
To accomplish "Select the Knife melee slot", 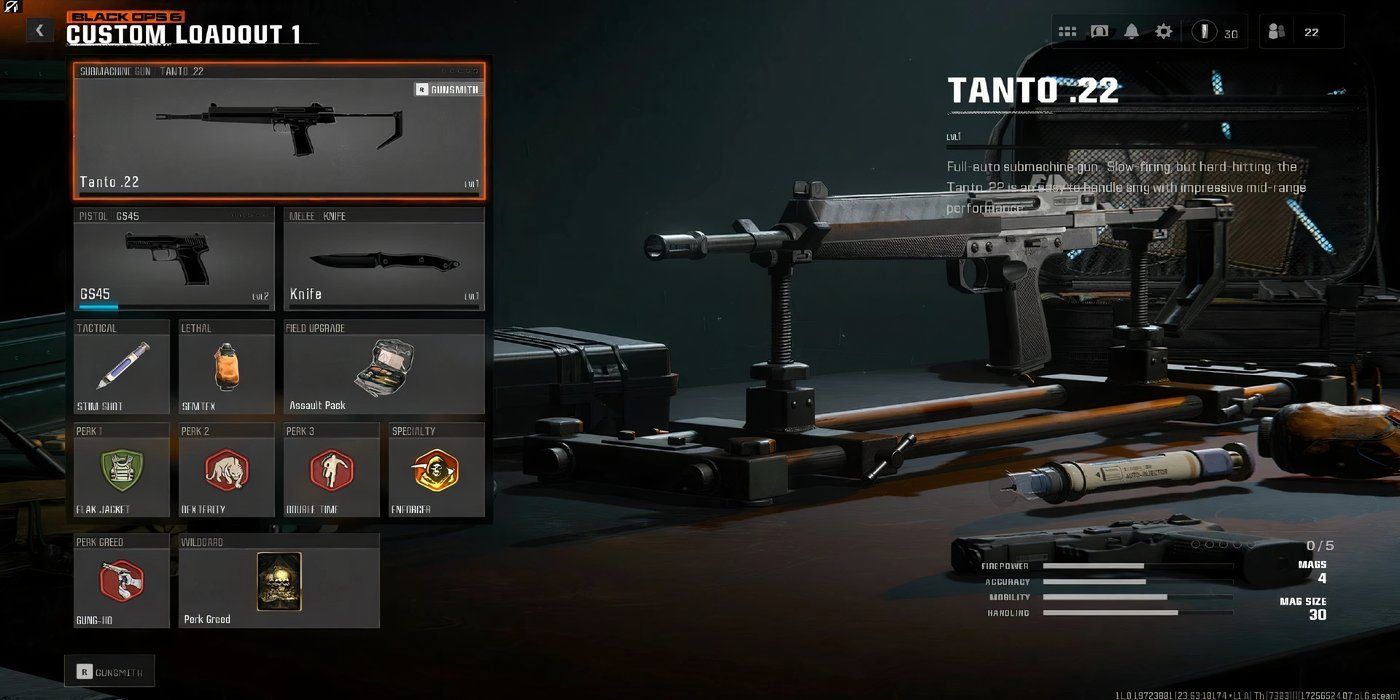I will click(384, 260).
